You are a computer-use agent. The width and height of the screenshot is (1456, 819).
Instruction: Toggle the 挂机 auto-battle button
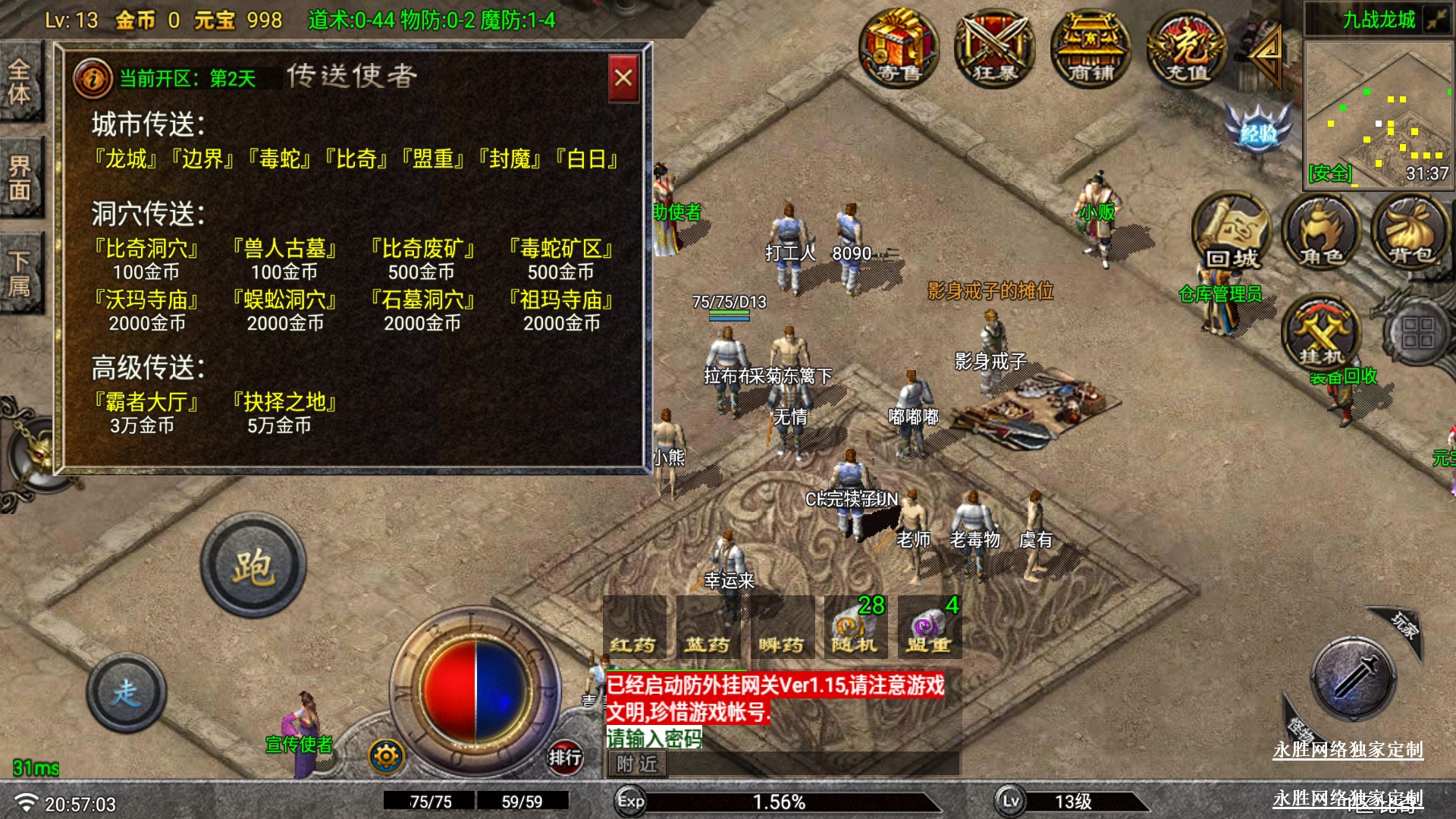[x=1321, y=334]
